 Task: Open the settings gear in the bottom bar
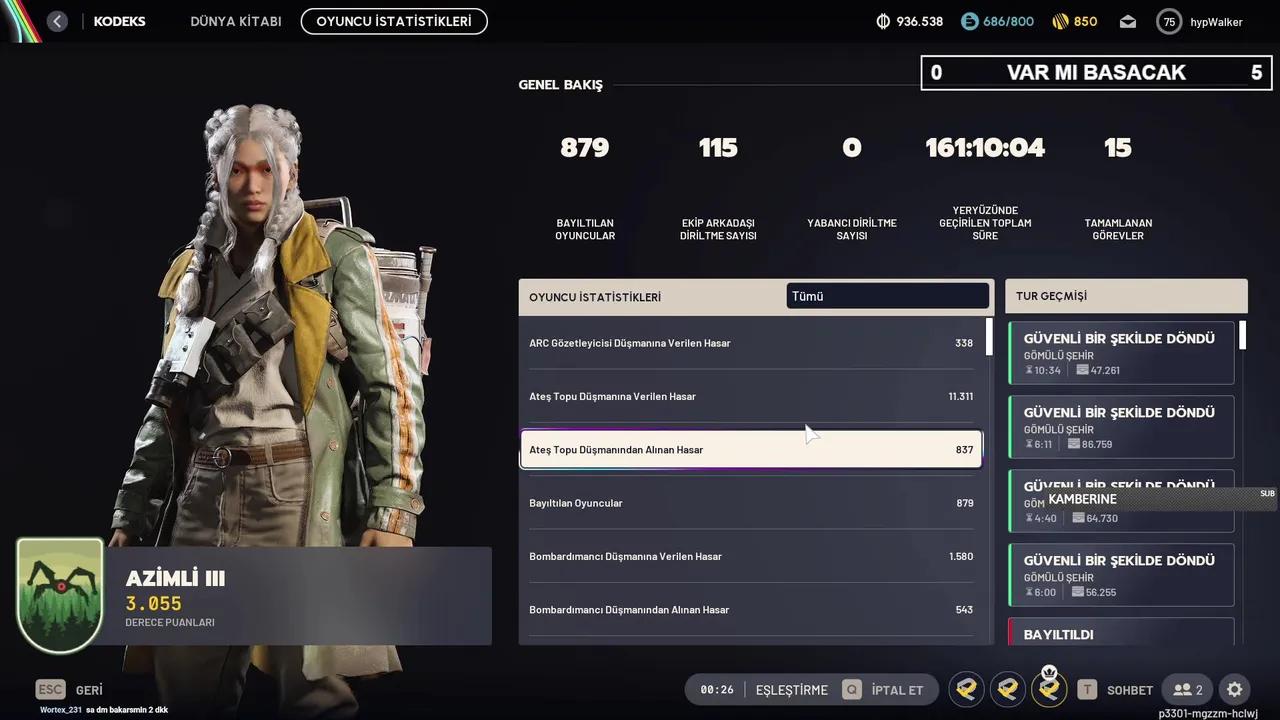[1234, 689]
